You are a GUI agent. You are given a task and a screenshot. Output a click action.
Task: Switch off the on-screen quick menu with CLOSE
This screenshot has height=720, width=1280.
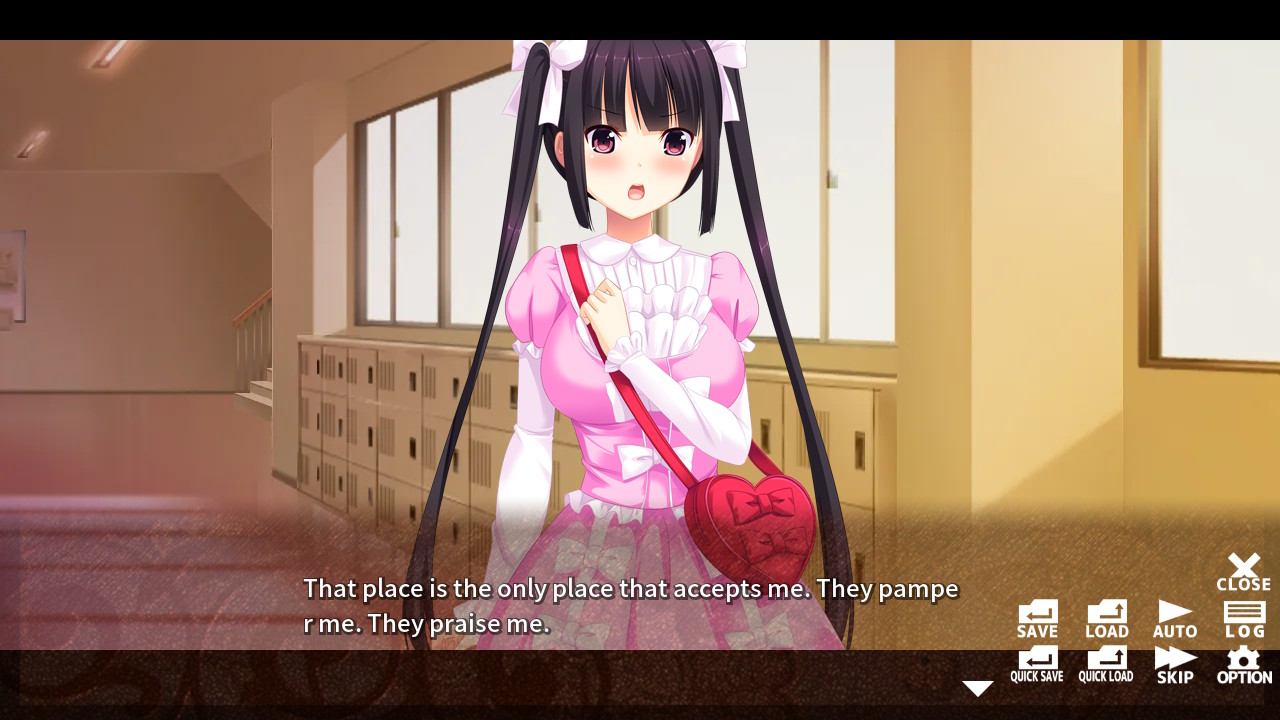[1242, 570]
